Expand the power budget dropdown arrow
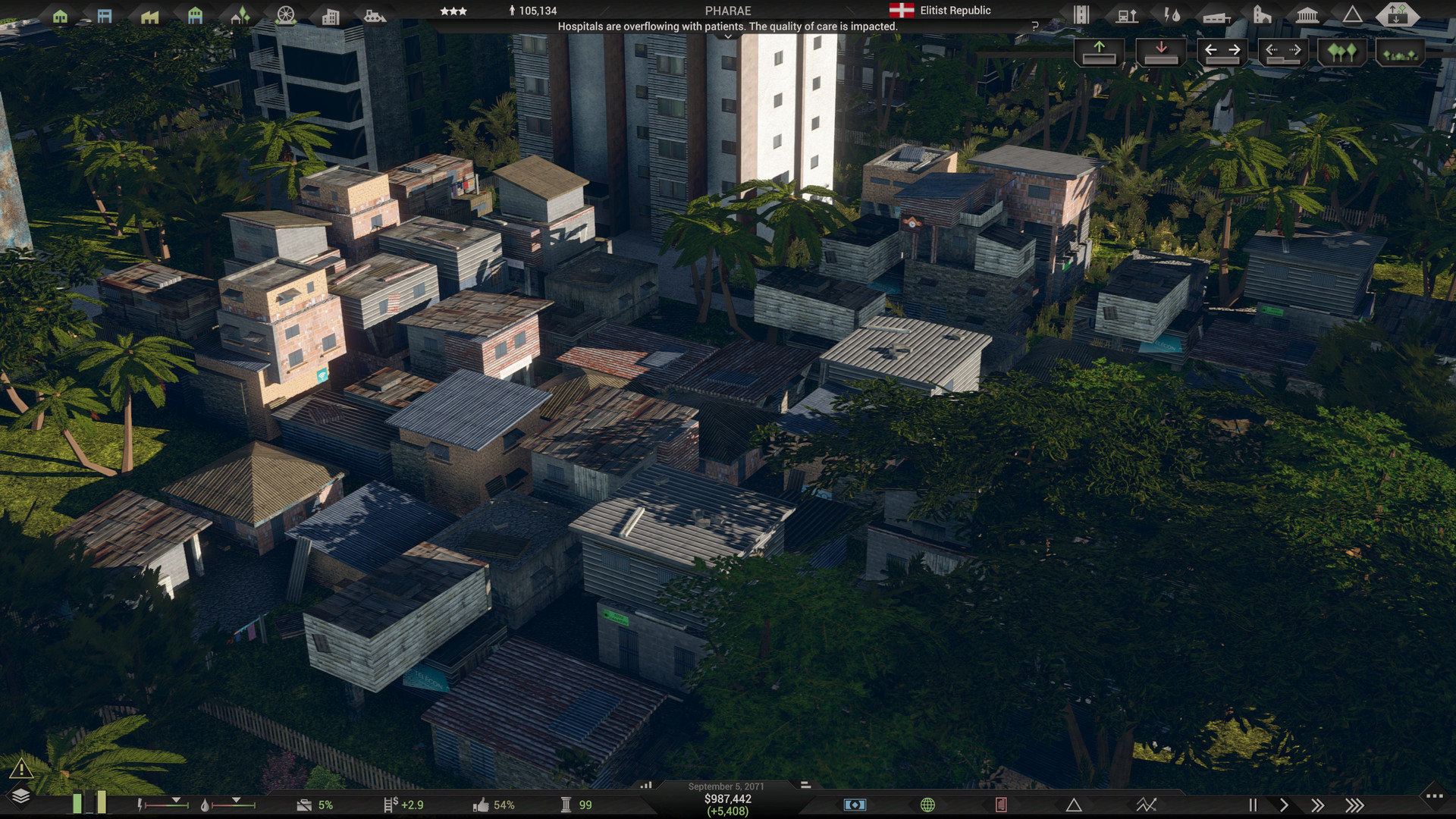The width and height of the screenshot is (1456, 819). pyautogui.click(x=176, y=799)
